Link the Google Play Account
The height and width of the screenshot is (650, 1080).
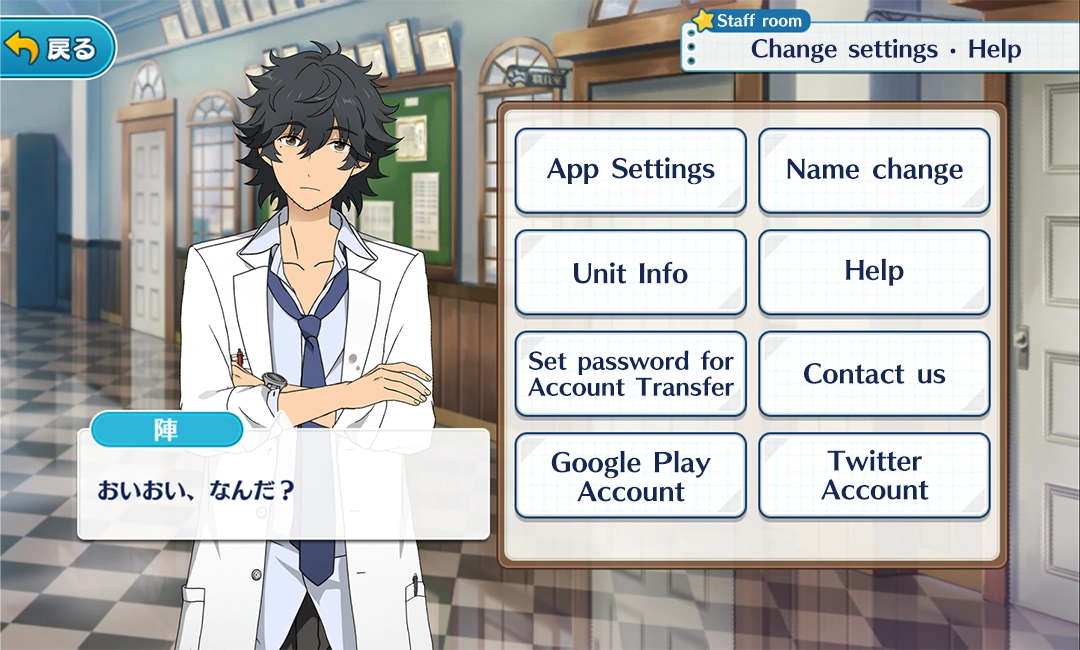[x=630, y=476]
